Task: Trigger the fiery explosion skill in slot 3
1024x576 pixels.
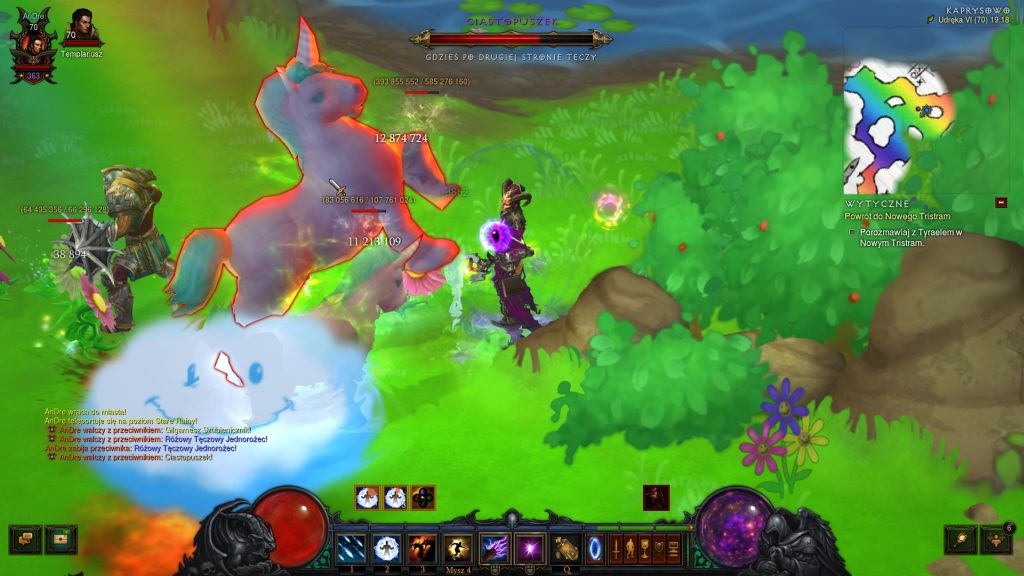Action: (x=421, y=548)
